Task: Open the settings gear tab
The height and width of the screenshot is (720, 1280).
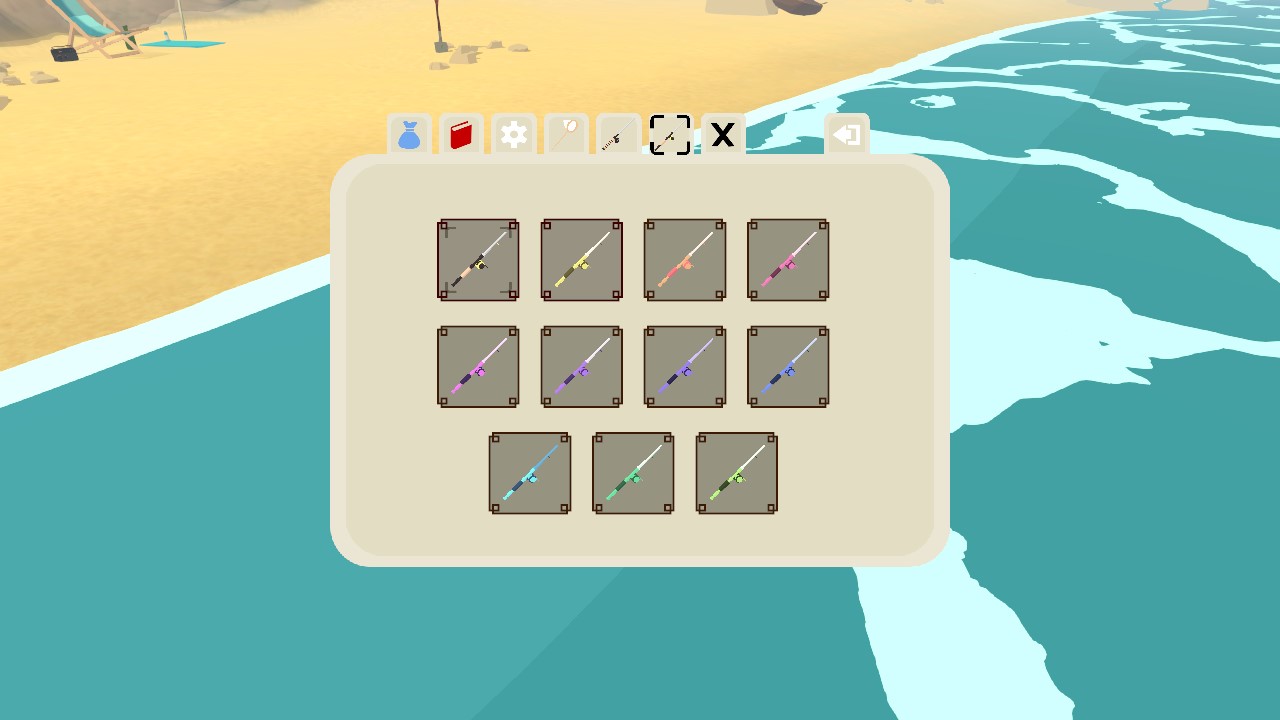Action: (x=513, y=135)
